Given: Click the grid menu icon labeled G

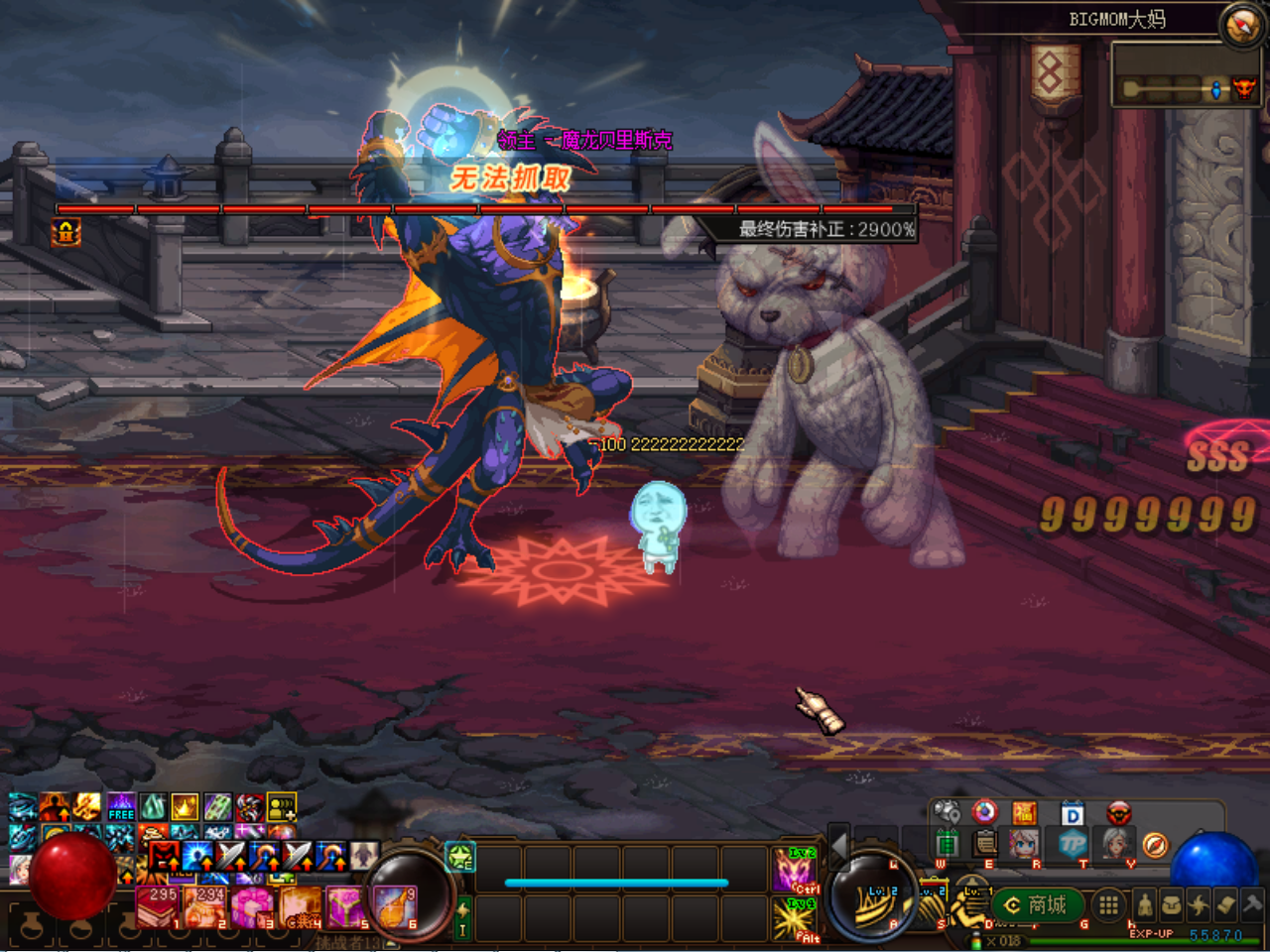Looking at the screenshot, I should pos(1107,905).
